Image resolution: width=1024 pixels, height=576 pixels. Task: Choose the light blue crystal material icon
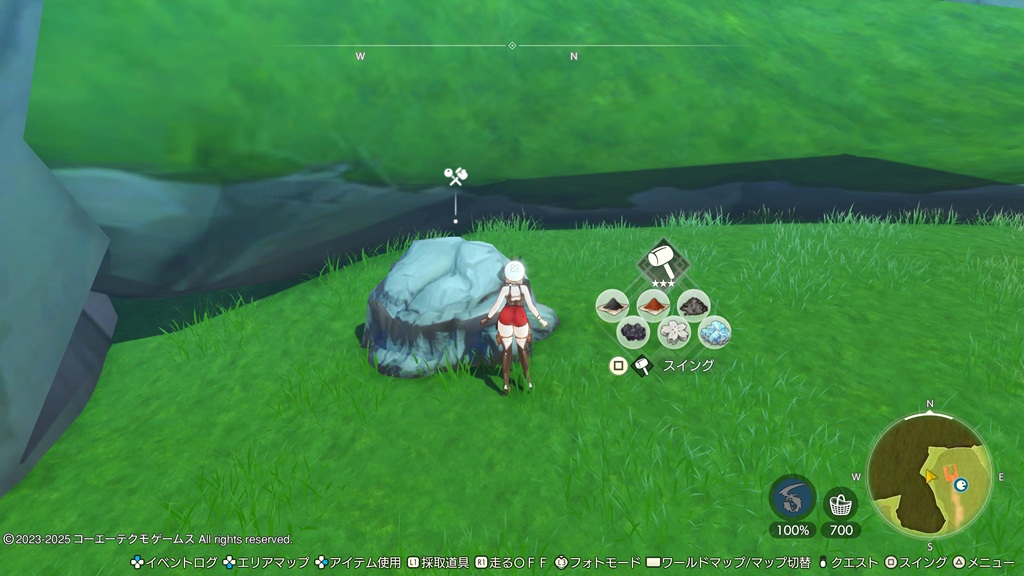pos(714,331)
